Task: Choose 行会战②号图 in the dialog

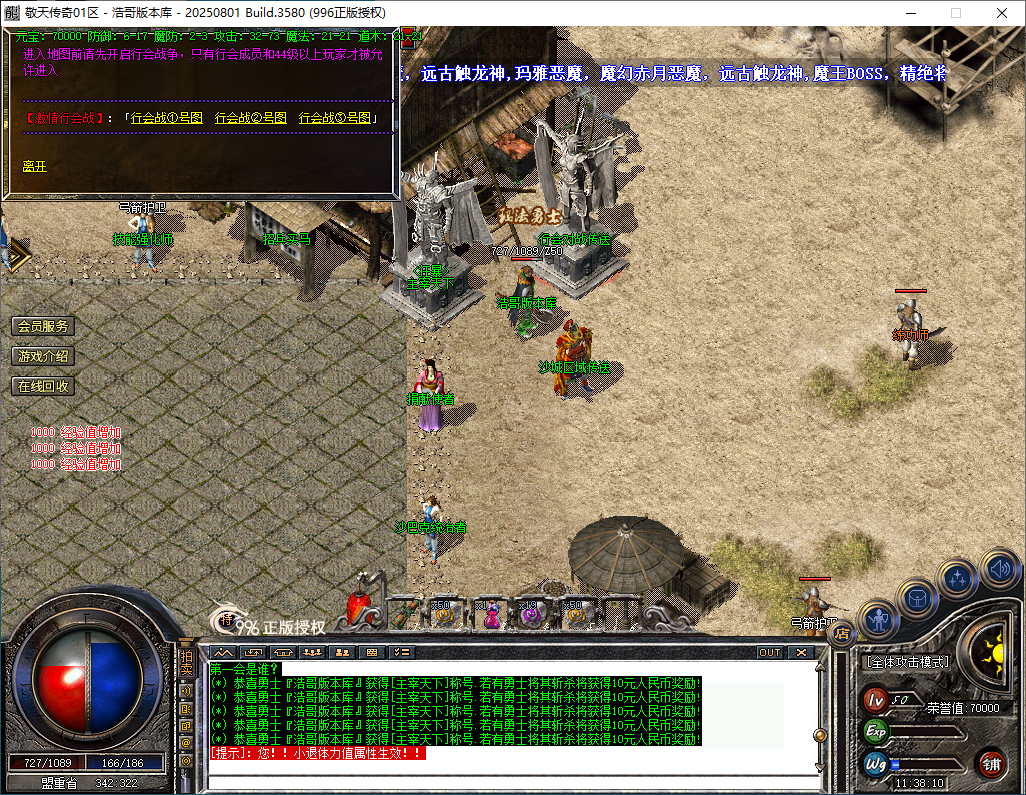Action: tap(250, 118)
